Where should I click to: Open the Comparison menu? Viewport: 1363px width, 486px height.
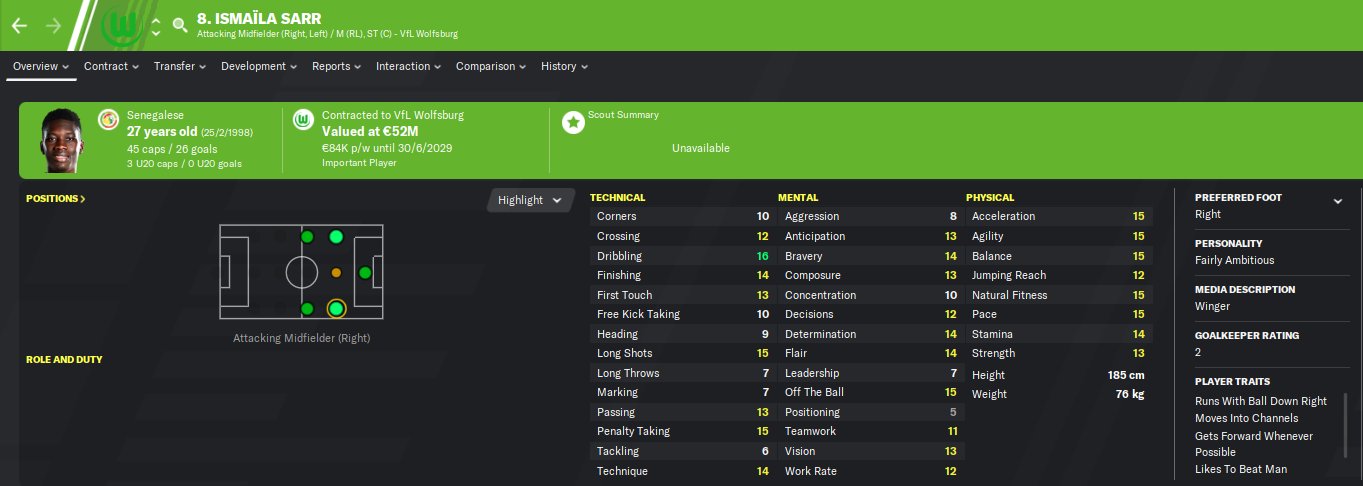point(491,66)
